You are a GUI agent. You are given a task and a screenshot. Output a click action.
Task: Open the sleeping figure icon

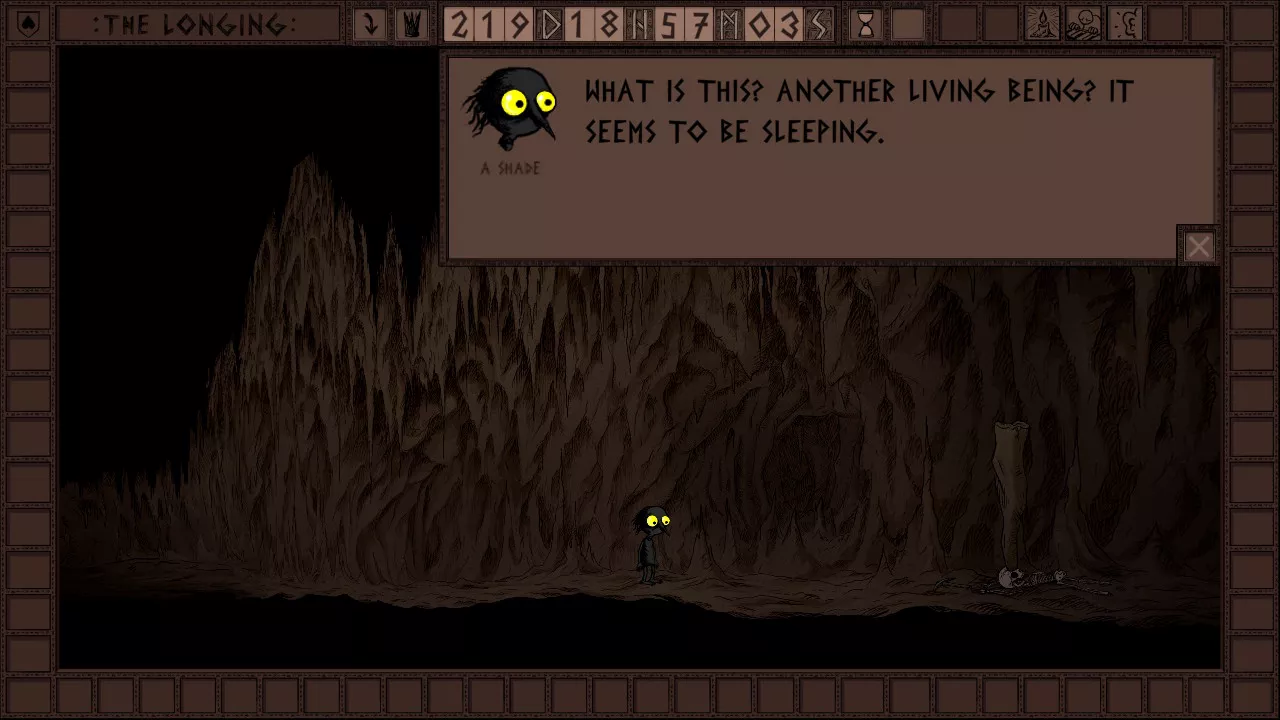(1084, 25)
